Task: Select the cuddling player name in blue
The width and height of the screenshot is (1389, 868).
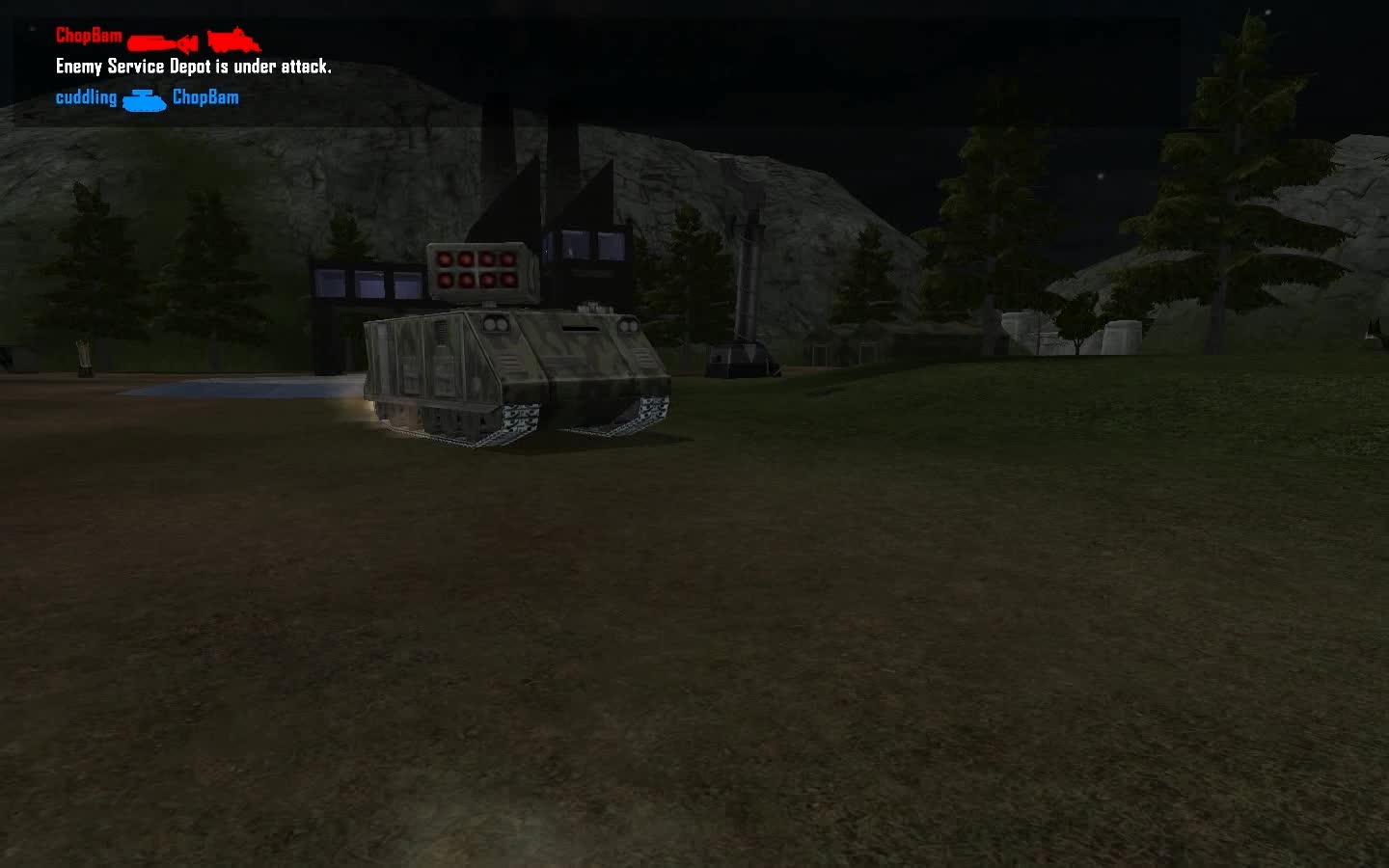Action: tap(85, 97)
